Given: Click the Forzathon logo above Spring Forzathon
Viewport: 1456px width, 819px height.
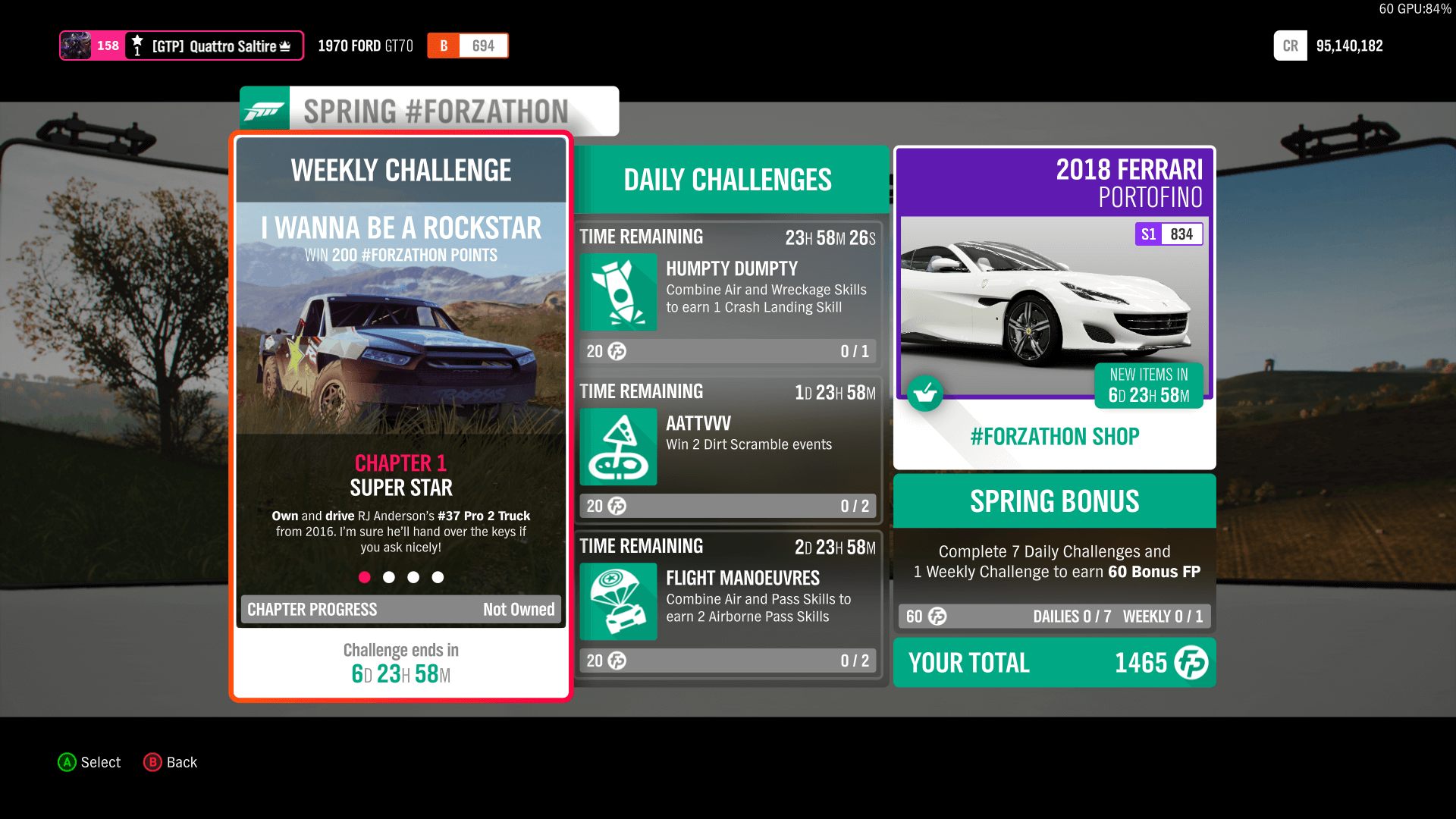Looking at the screenshot, I should 264,109.
